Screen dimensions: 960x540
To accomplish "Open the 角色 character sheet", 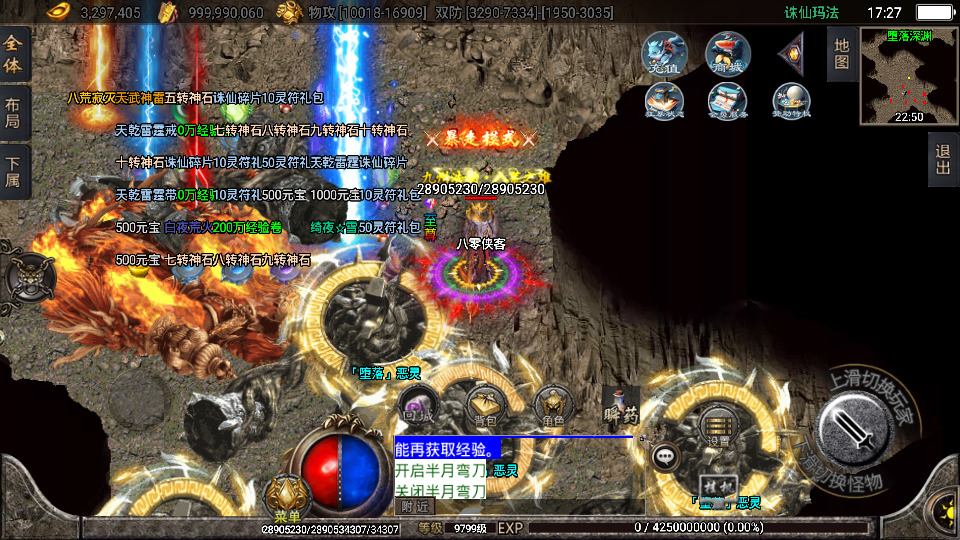I will [x=552, y=404].
